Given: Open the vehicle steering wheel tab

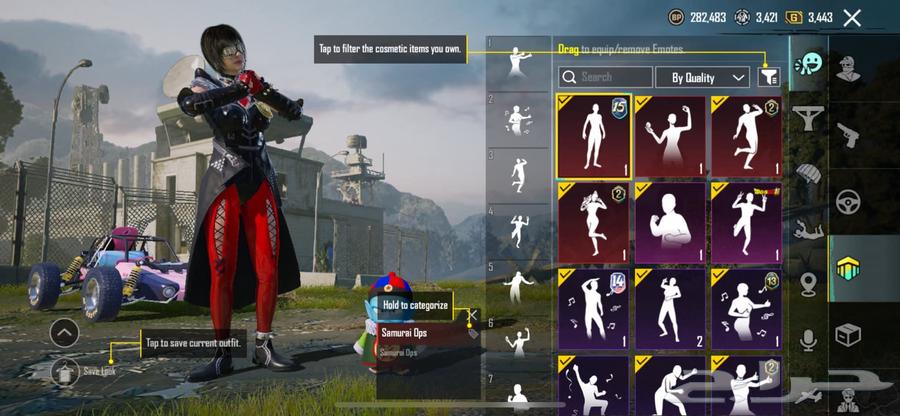Looking at the screenshot, I should pos(849,201).
